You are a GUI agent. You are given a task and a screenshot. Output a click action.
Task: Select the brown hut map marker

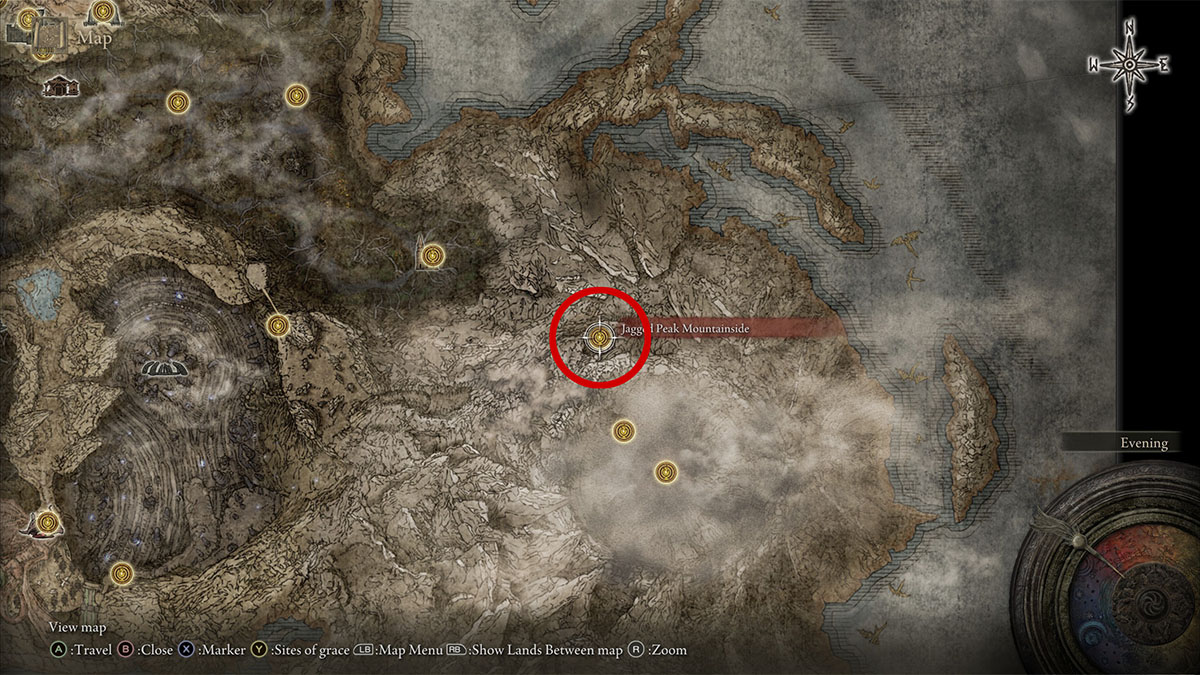[x=59, y=87]
